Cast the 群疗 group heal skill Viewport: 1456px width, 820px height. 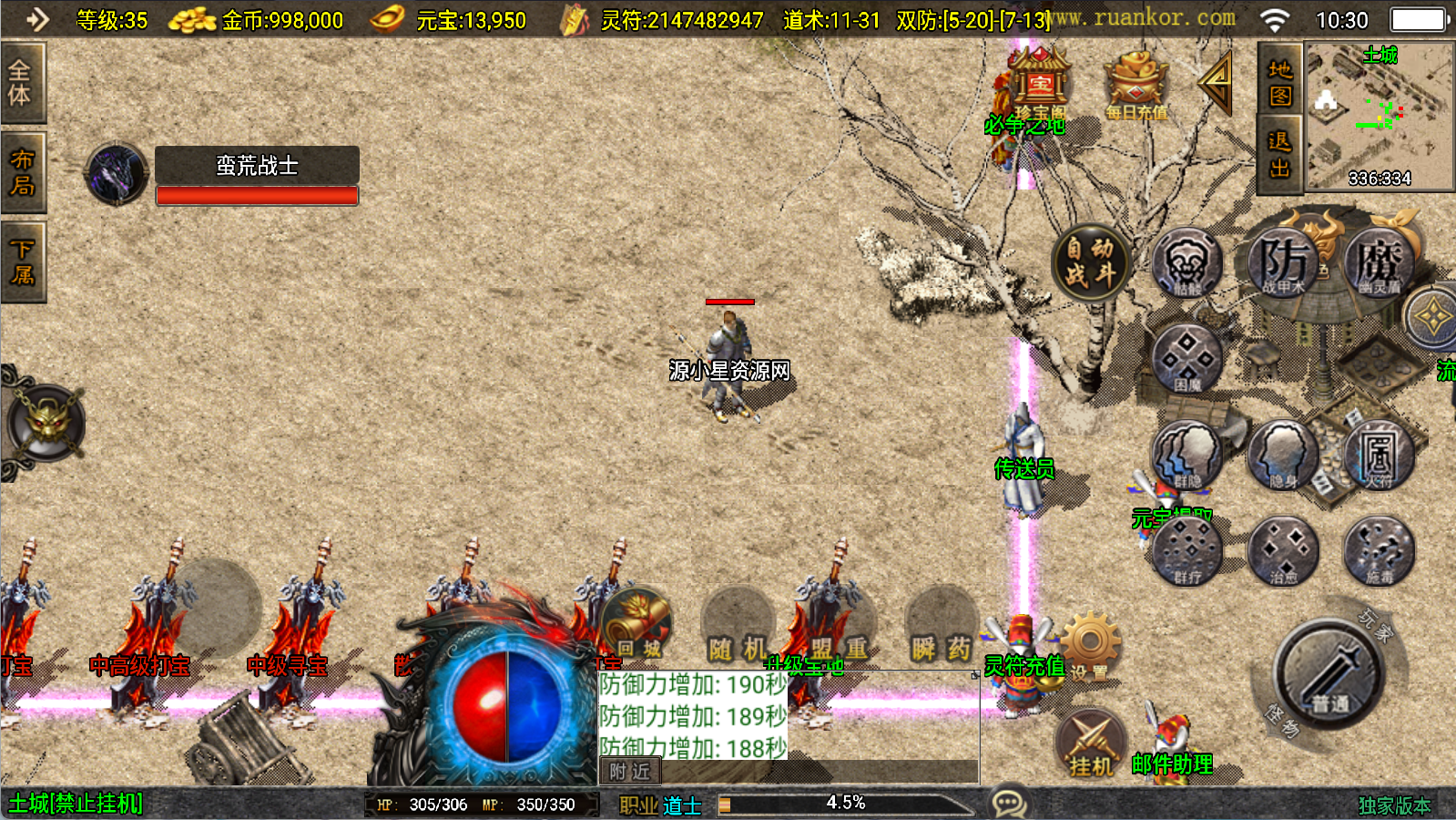[x=1186, y=550]
